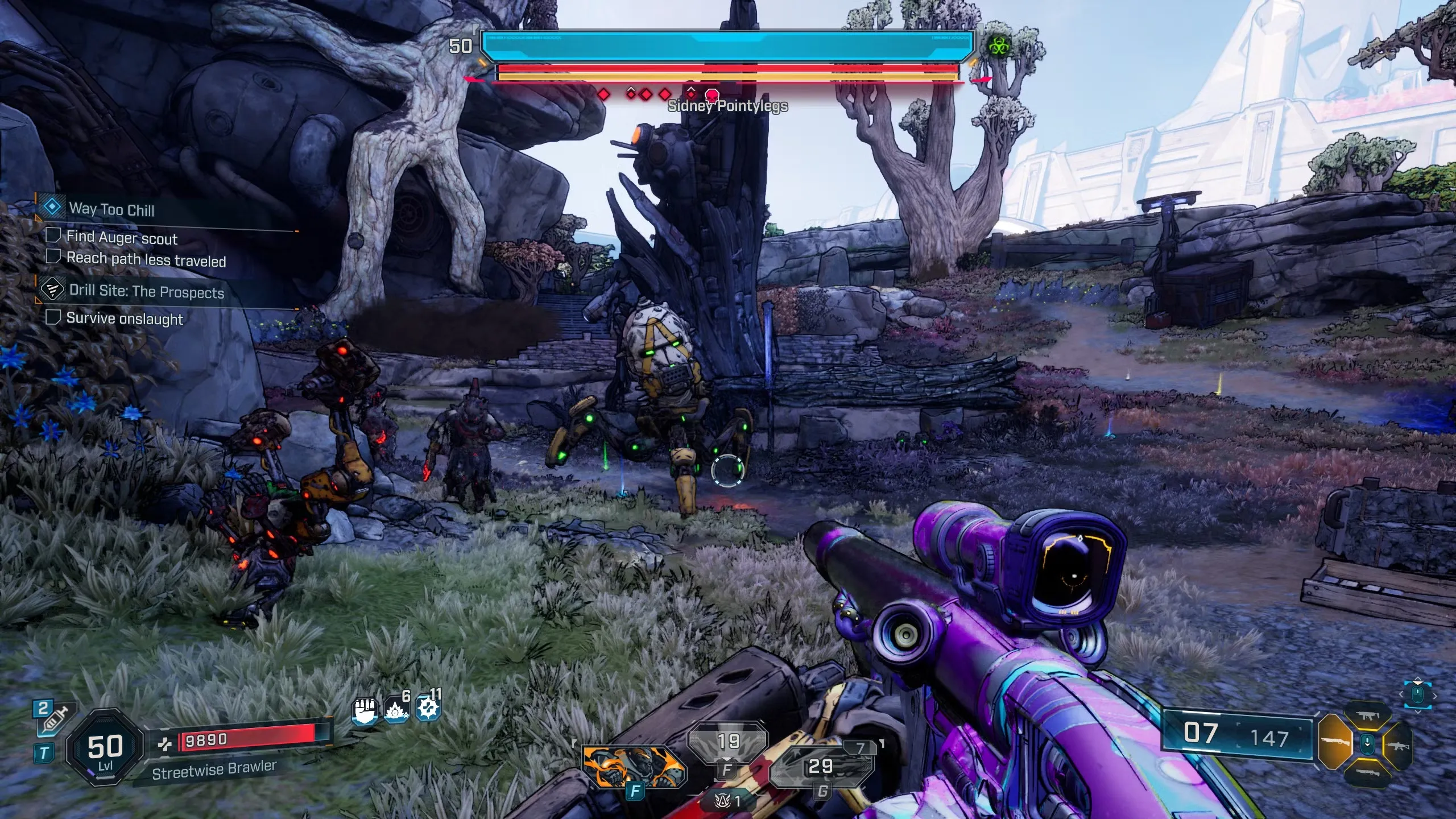Screen dimensions: 1456x819
Task: Tick the Survive onslaught objective box
Action: (x=53, y=317)
